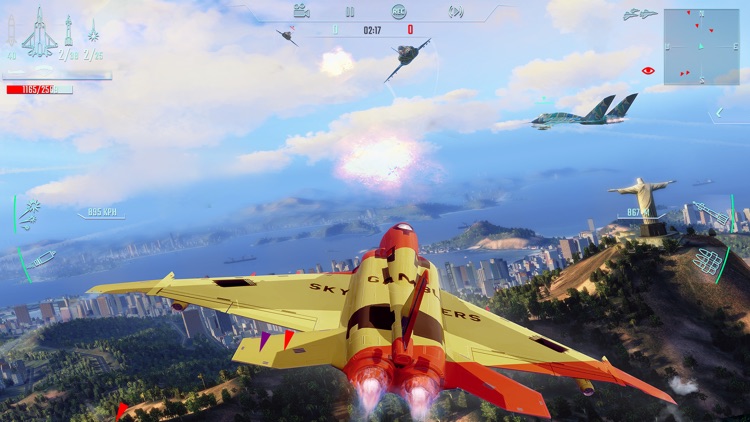This screenshot has height=422, width=750.
Task: Tap the fast-forward icon in the top bar
Action: pyautogui.click(x=456, y=12)
